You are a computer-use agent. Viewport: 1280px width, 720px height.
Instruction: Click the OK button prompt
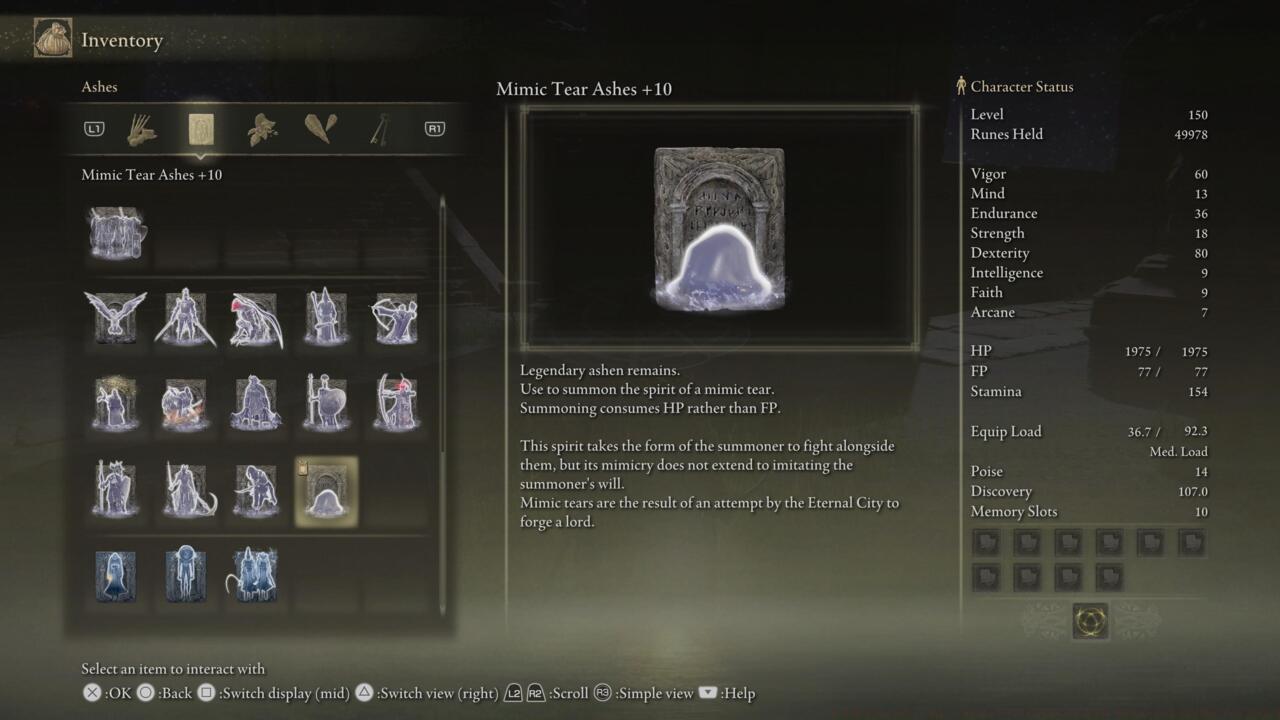90,693
